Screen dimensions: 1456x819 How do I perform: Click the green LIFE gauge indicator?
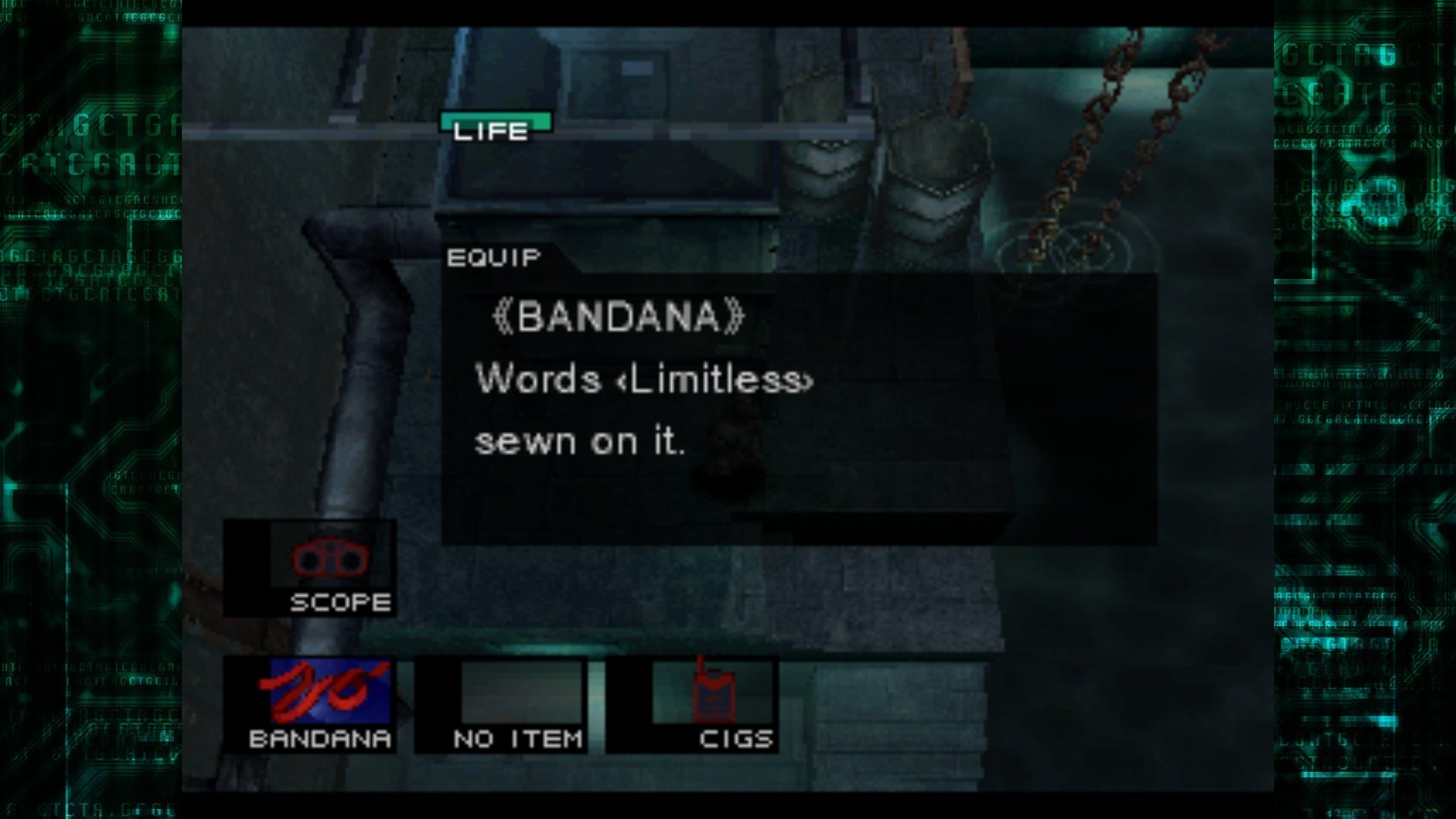point(497,123)
